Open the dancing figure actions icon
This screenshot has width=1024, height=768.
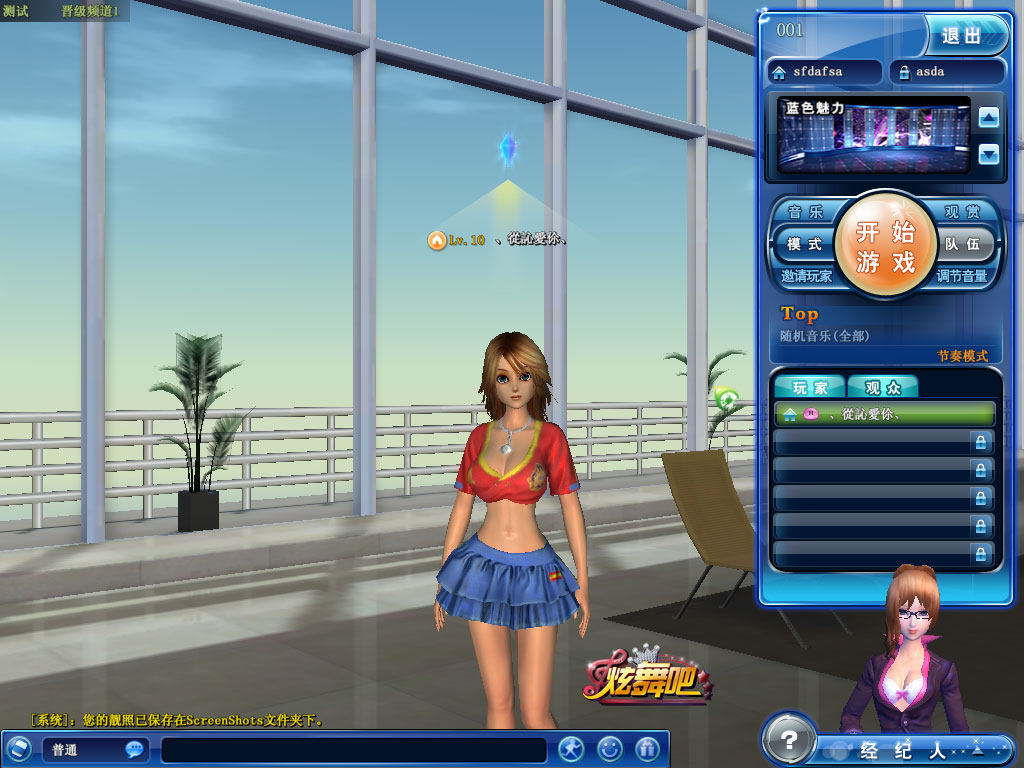[571, 748]
